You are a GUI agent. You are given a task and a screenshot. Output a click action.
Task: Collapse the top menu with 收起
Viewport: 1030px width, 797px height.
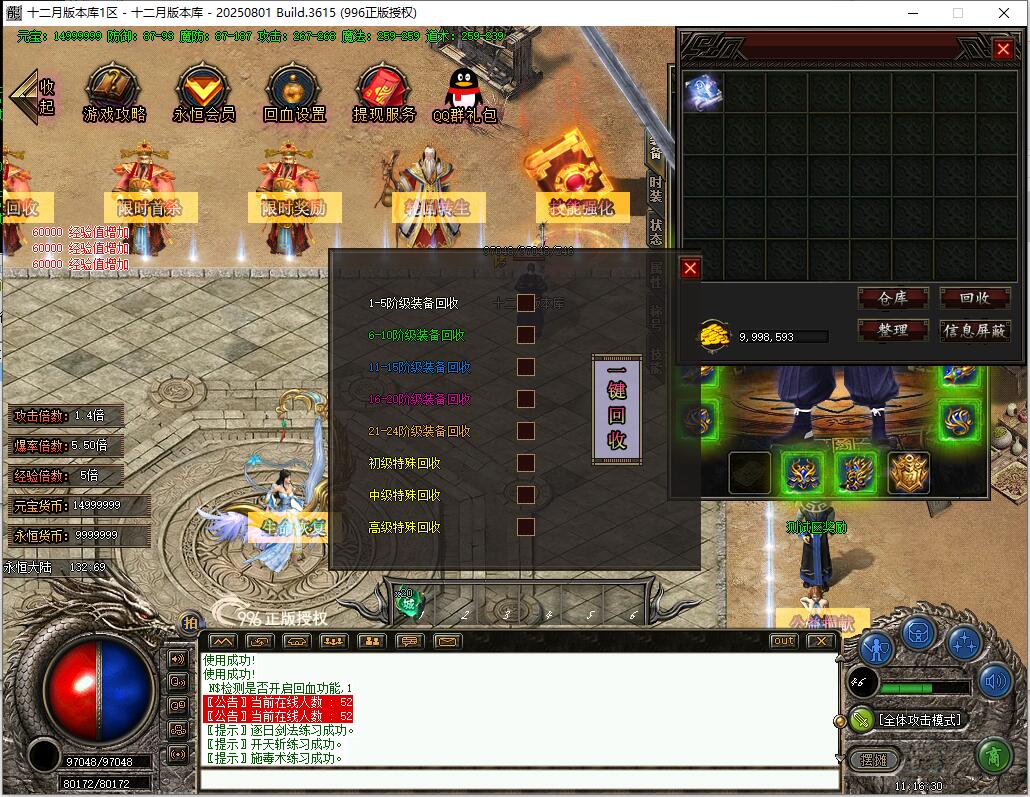pyautogui.click(x=34, y=96)
